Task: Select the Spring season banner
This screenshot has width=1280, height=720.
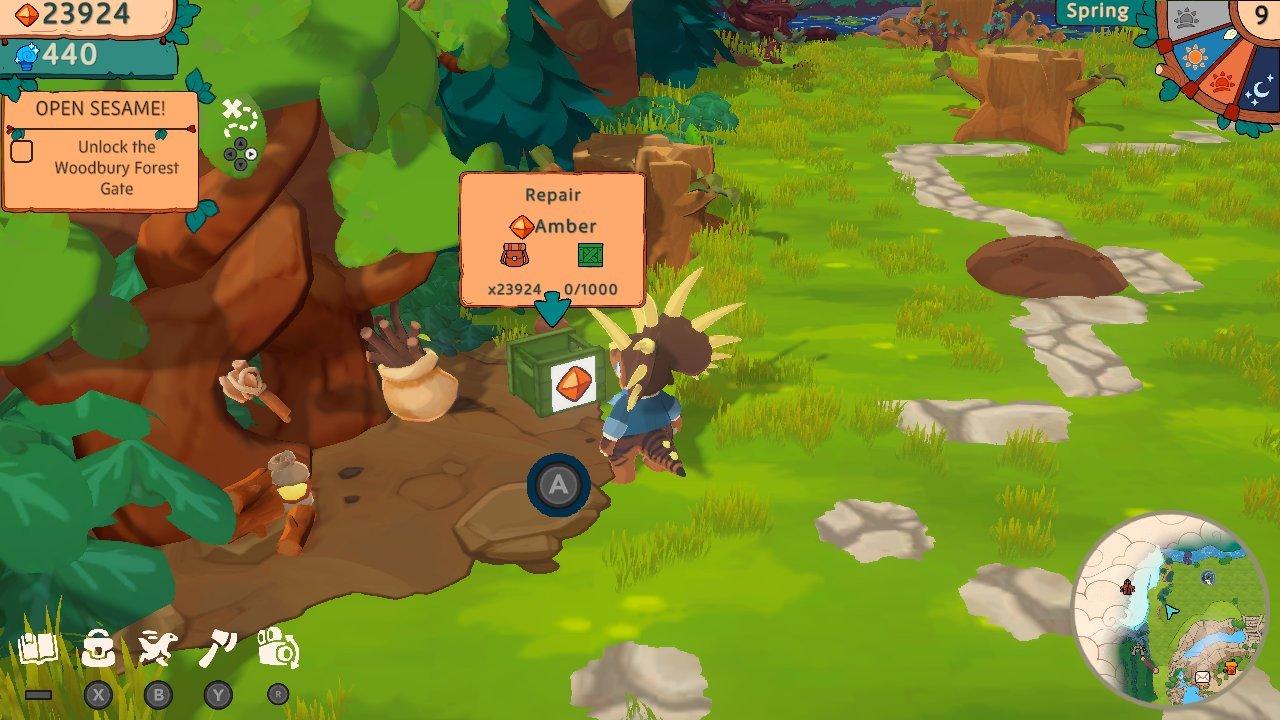Action: click(x=1097, y=12)
